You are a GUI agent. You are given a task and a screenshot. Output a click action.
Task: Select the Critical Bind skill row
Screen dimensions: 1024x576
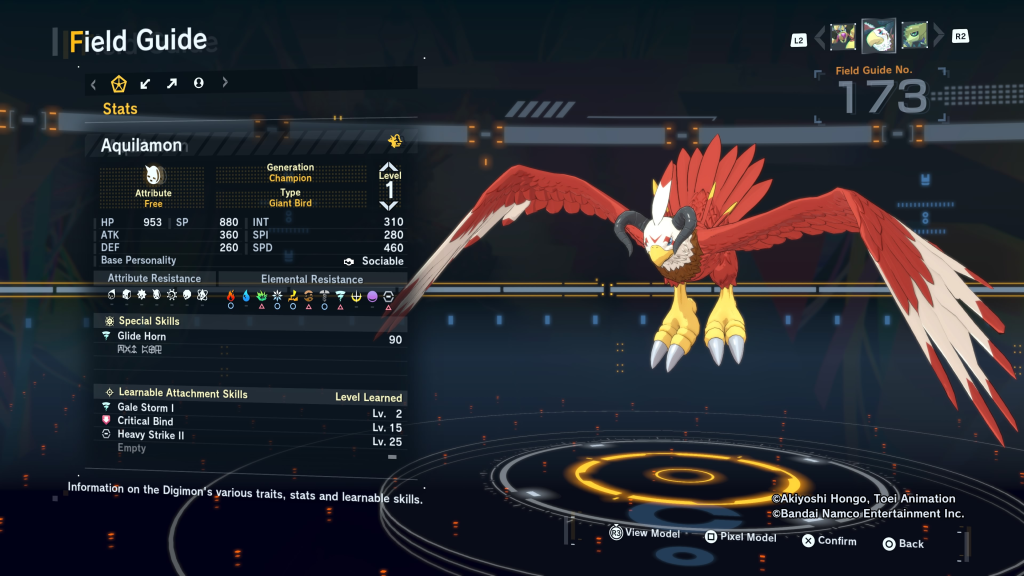point(250,422)
